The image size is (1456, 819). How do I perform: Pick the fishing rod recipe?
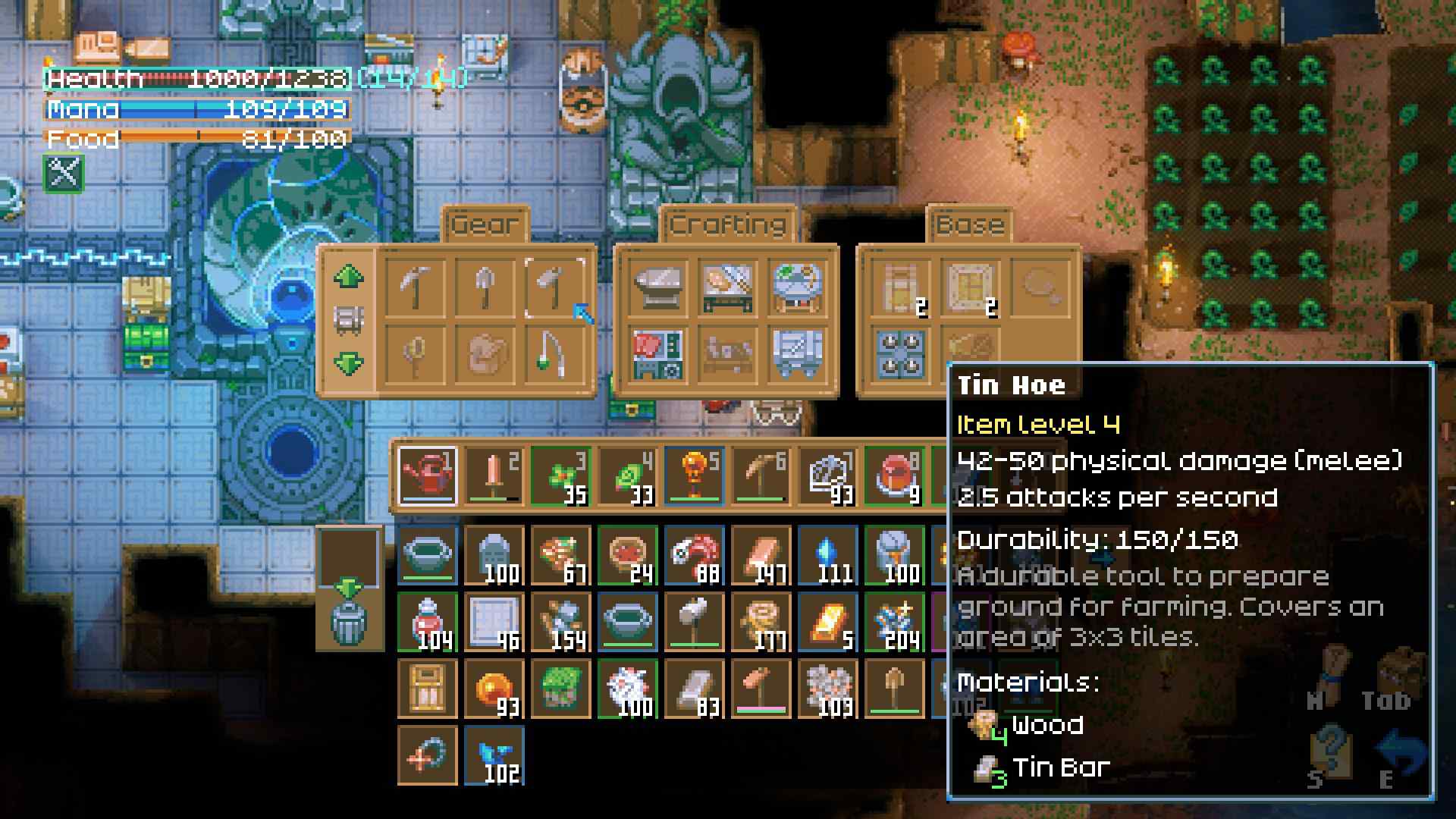(554, 354)
